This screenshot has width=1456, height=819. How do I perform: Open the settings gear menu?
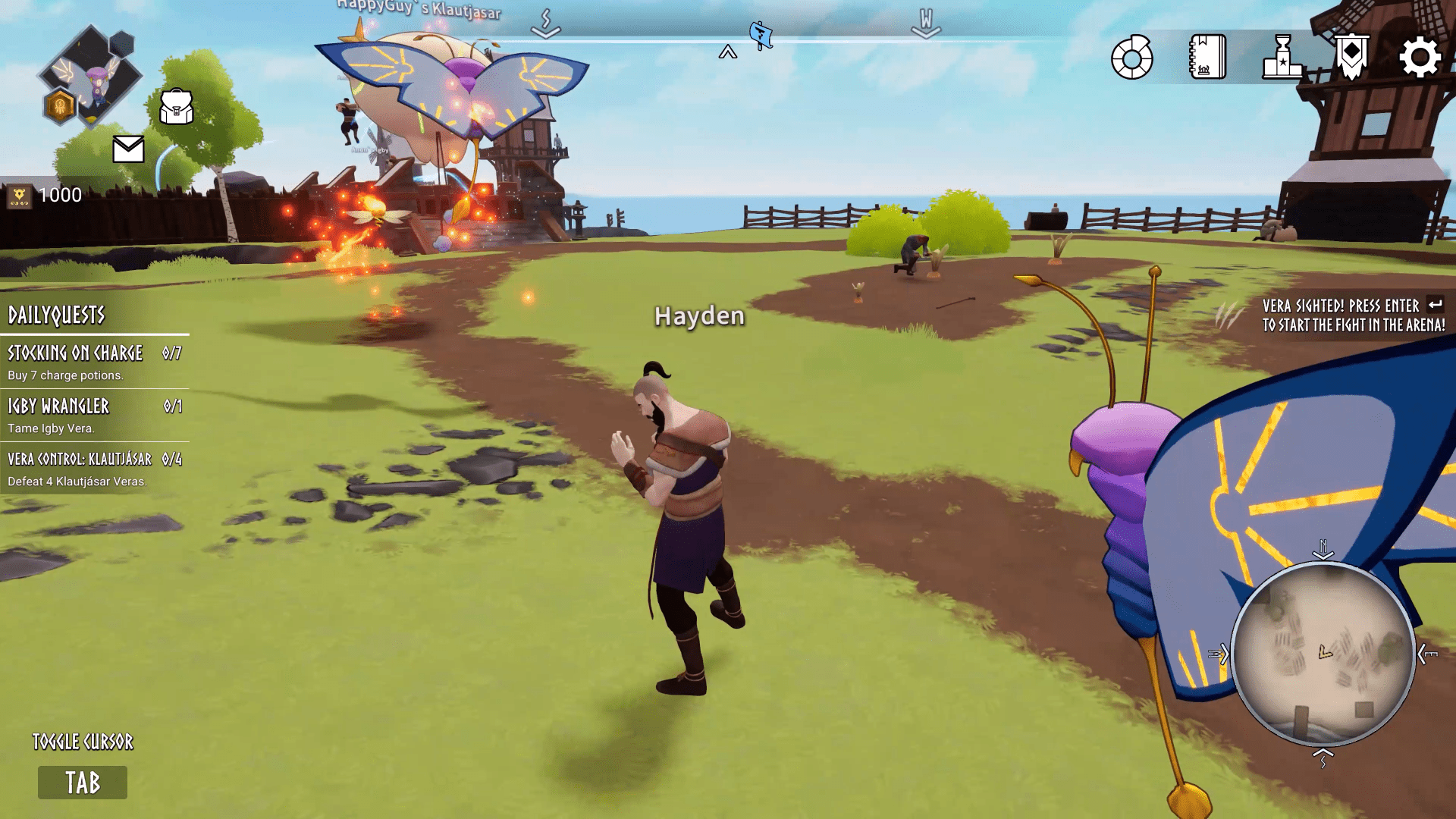tap(1419, 58)
